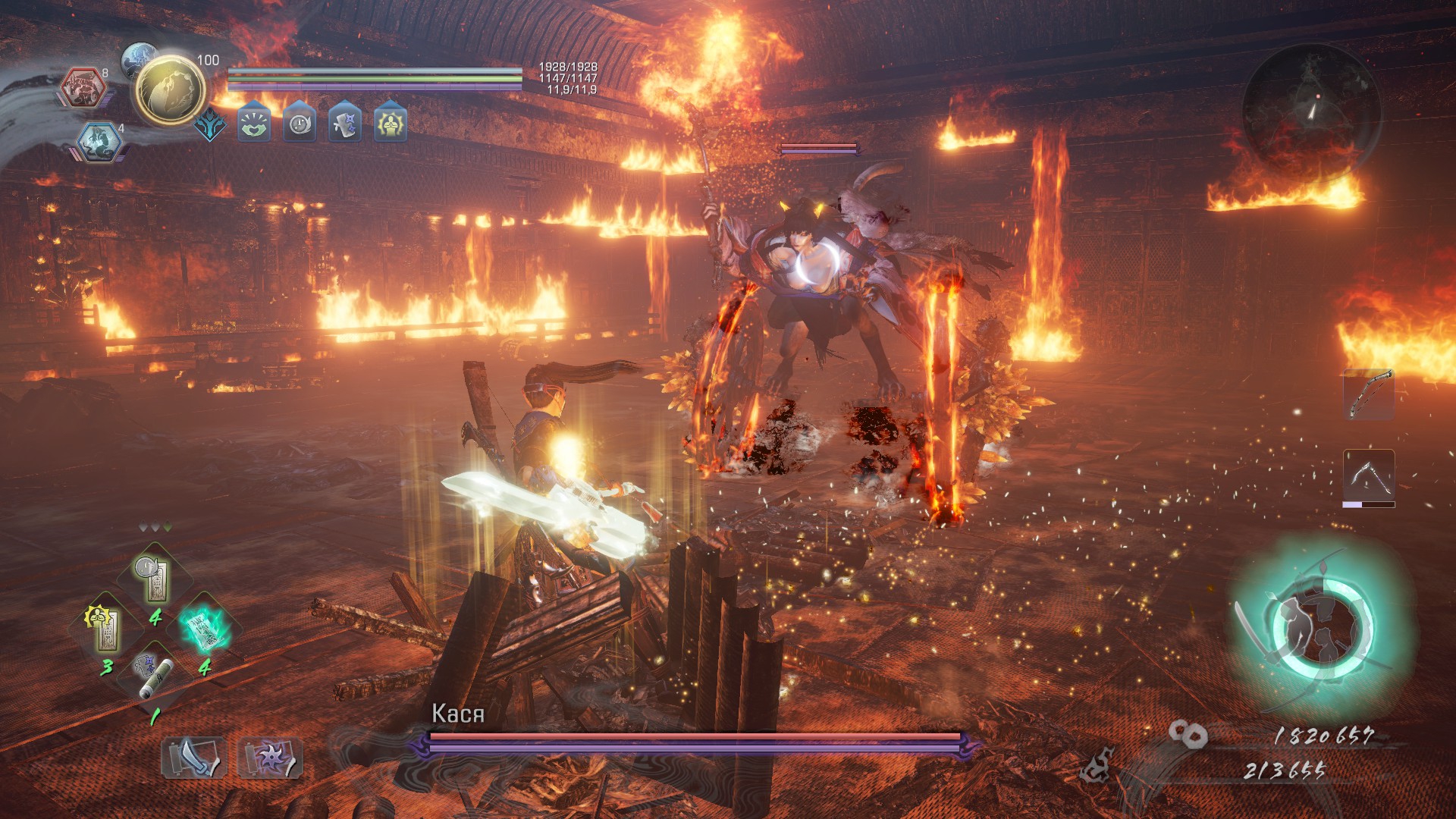This screenshot has height=819, width=1456.
Task: Activate the red hexagon yokai soul core
Action: pos(83,87)
